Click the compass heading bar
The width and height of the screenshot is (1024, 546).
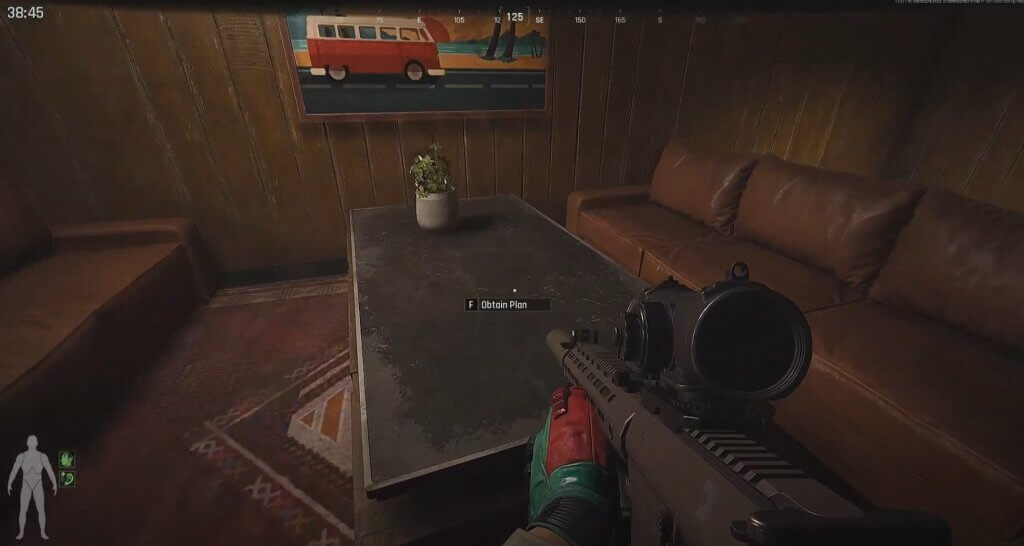(514, 18)
